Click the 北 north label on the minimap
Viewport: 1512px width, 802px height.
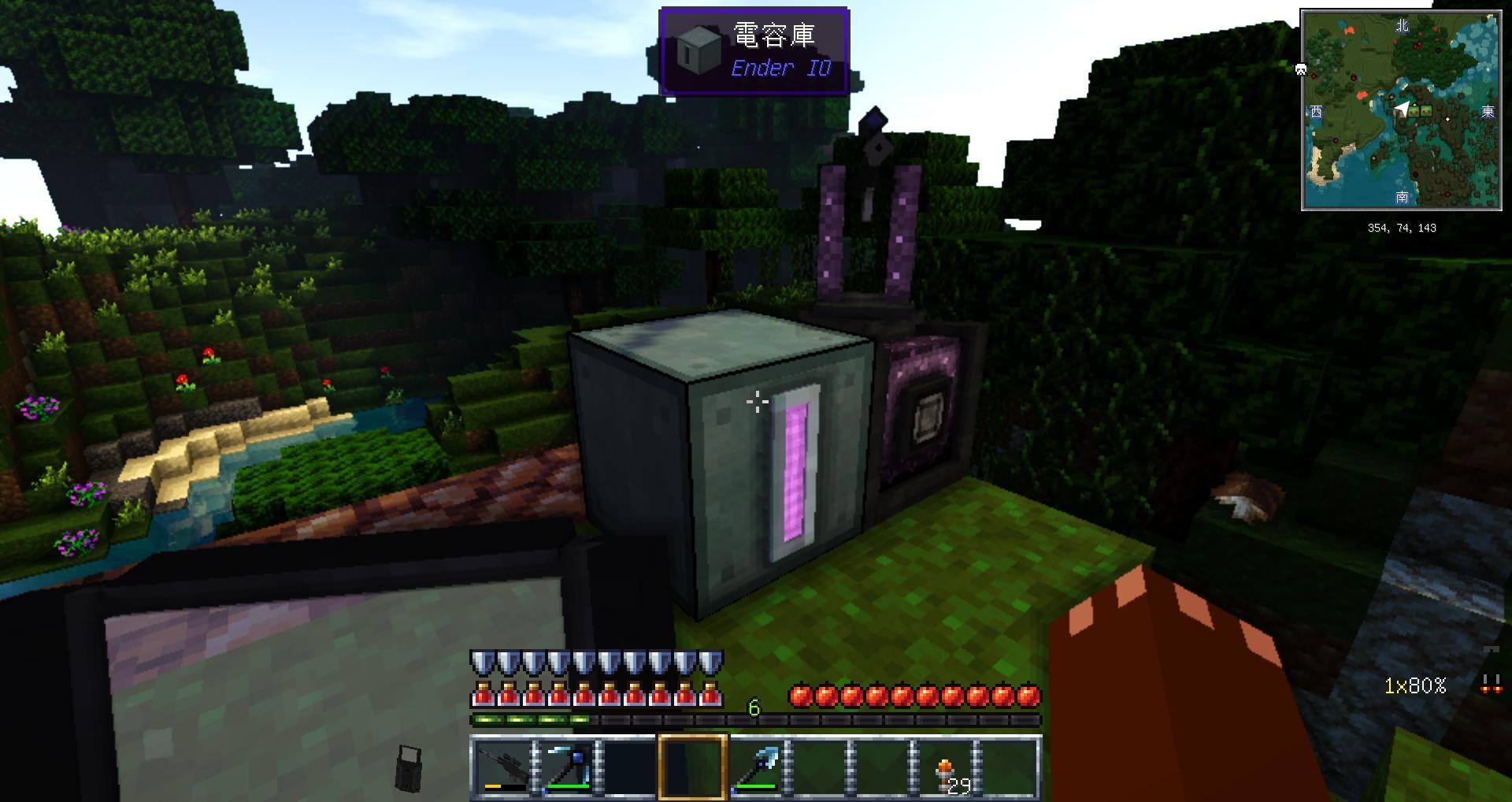coord(1403,26)
